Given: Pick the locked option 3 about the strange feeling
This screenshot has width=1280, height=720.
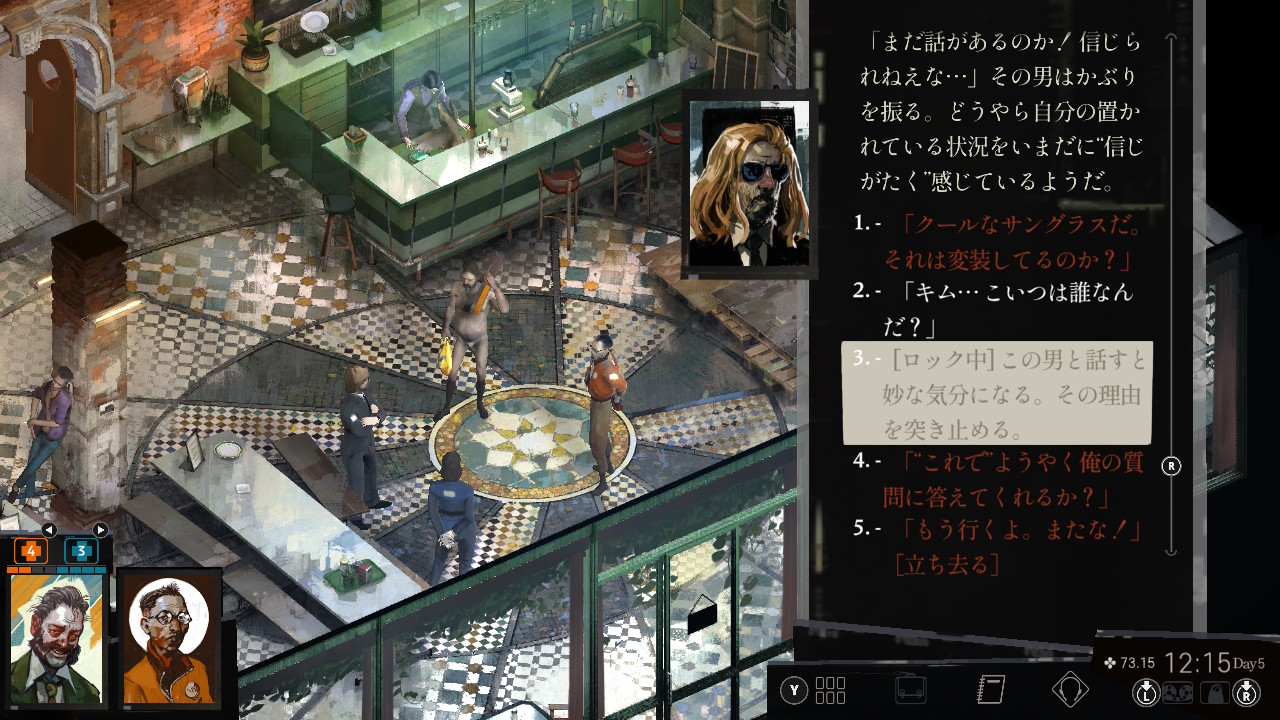Looking at the screenshot, I should pyautogui.click(x=998, y=393).
